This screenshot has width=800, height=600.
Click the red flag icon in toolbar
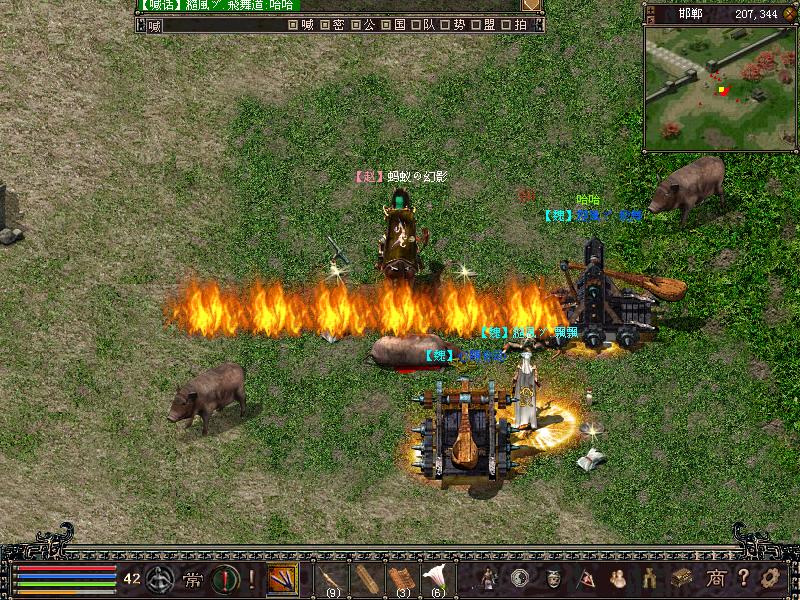pos(586,577)
